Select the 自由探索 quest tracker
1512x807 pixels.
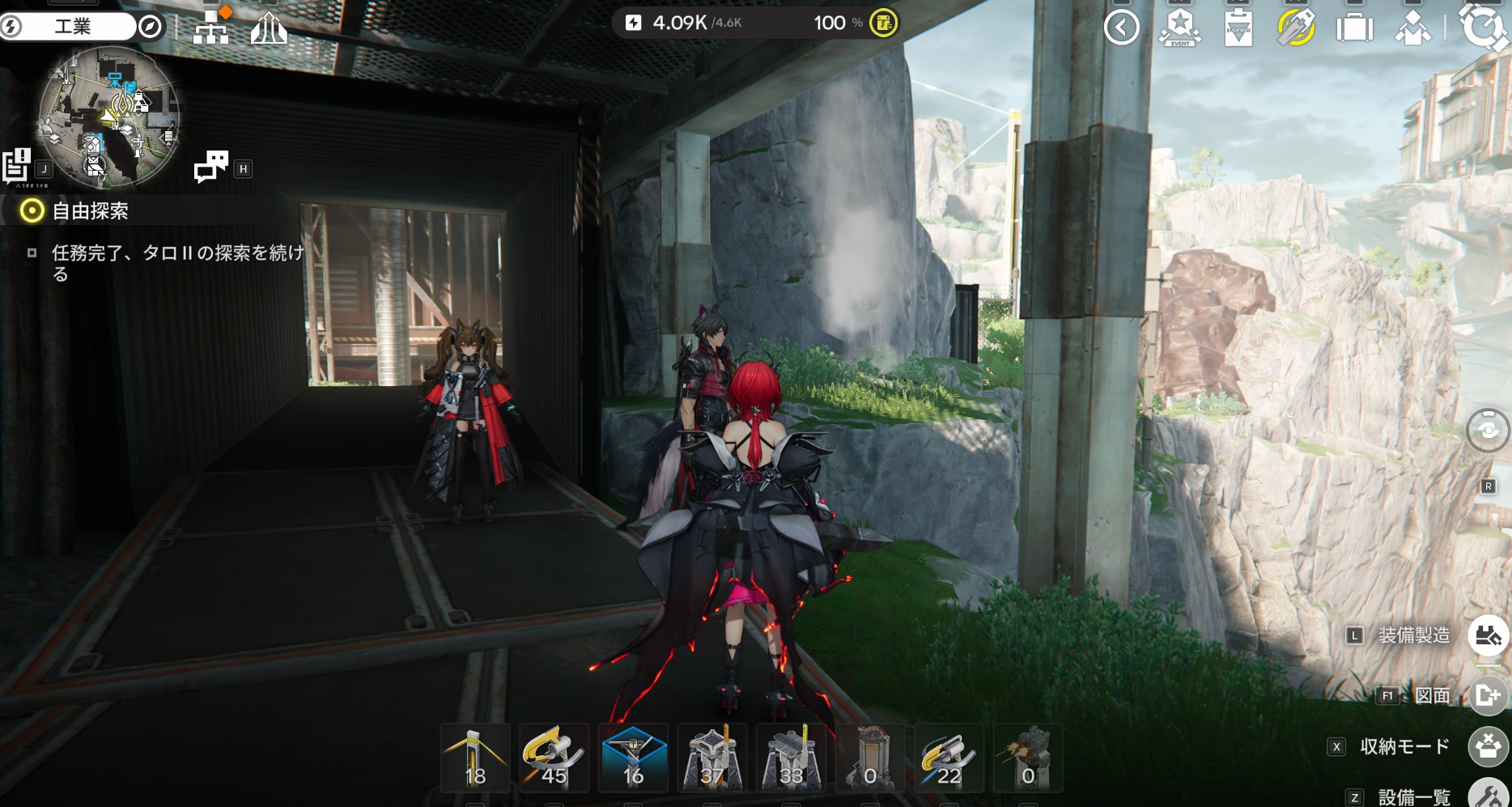point(89,211)
